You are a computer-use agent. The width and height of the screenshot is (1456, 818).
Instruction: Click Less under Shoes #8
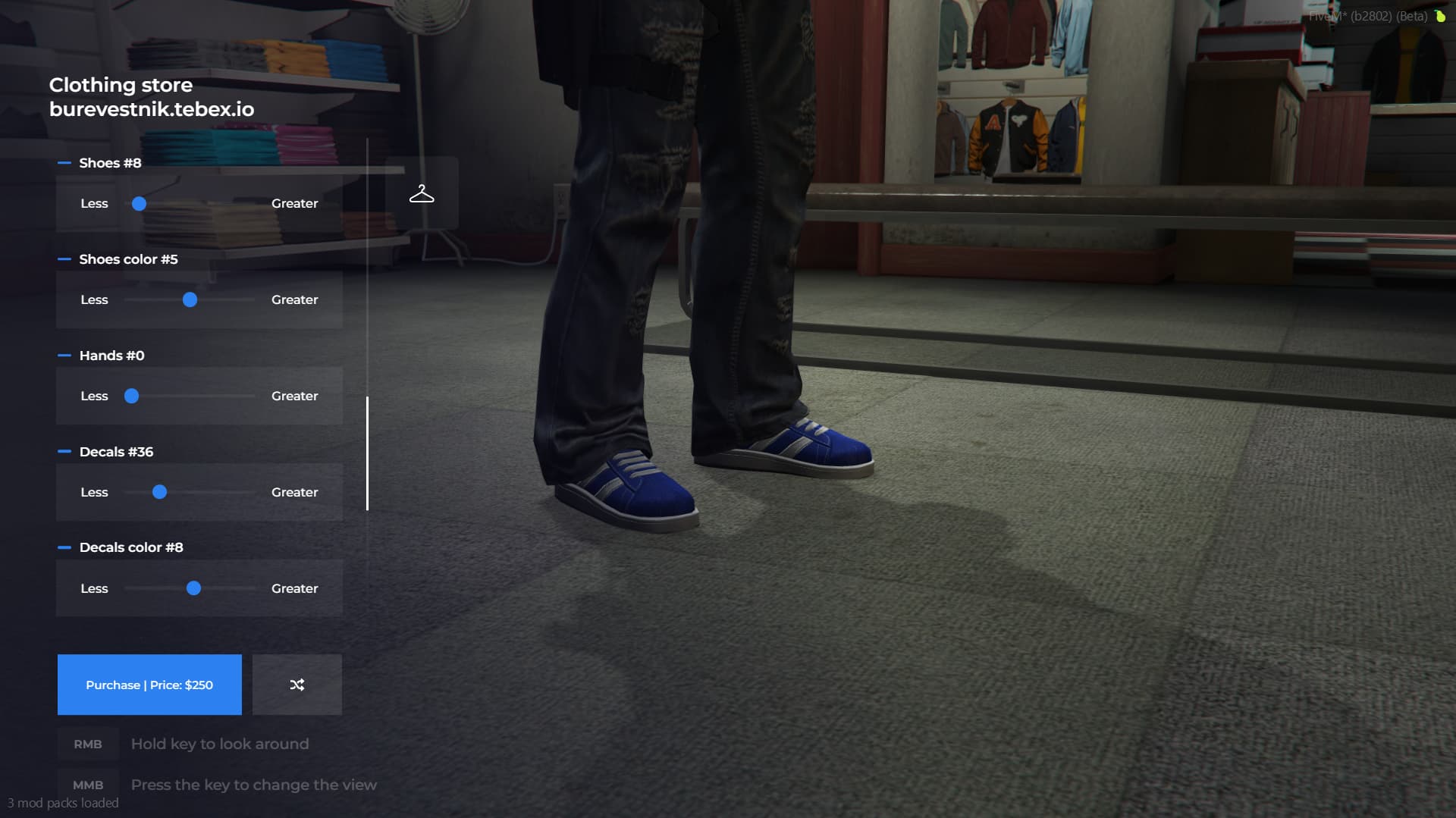point(94,203)
